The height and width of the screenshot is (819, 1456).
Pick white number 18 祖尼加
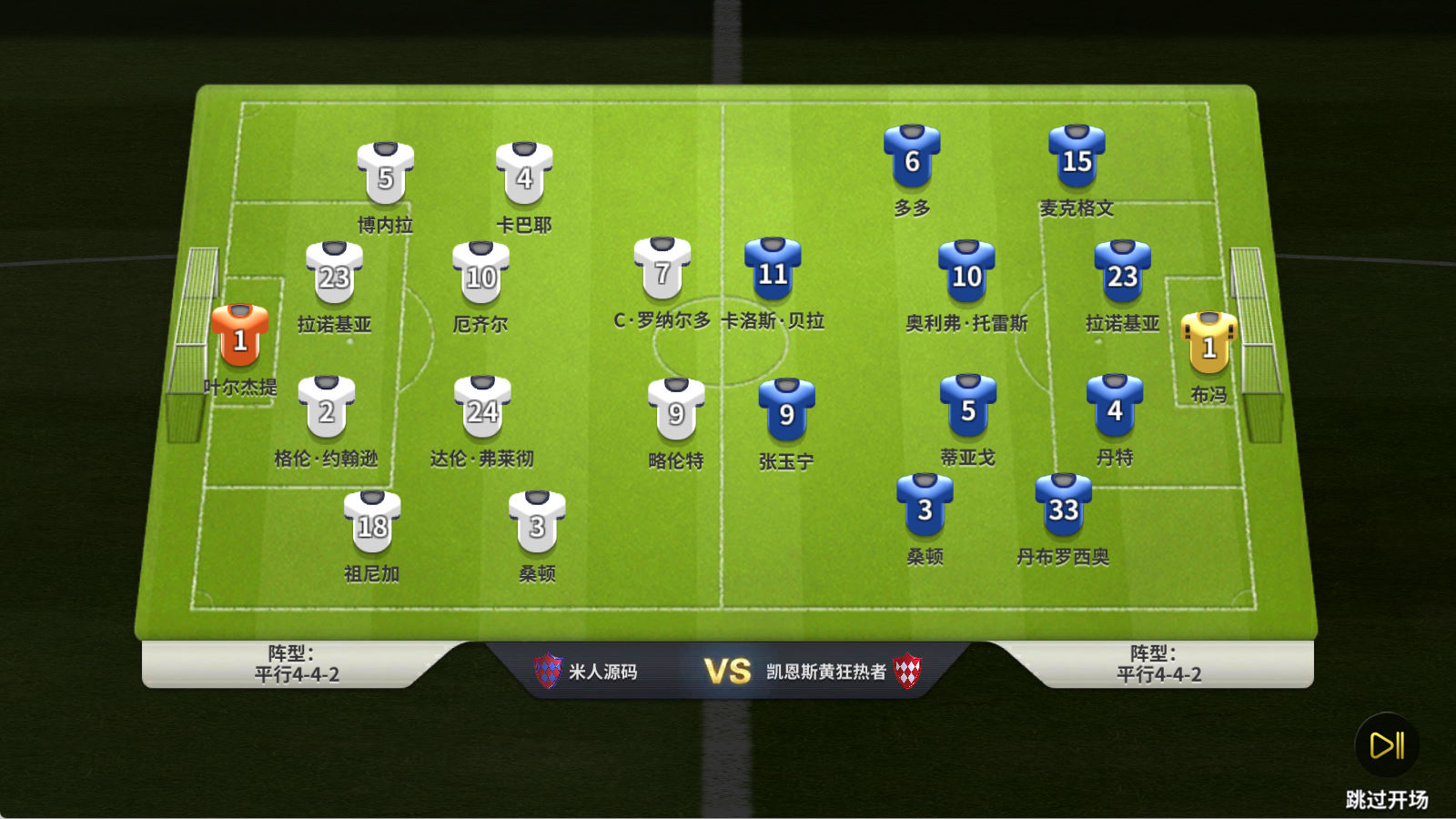click(372, 521)
